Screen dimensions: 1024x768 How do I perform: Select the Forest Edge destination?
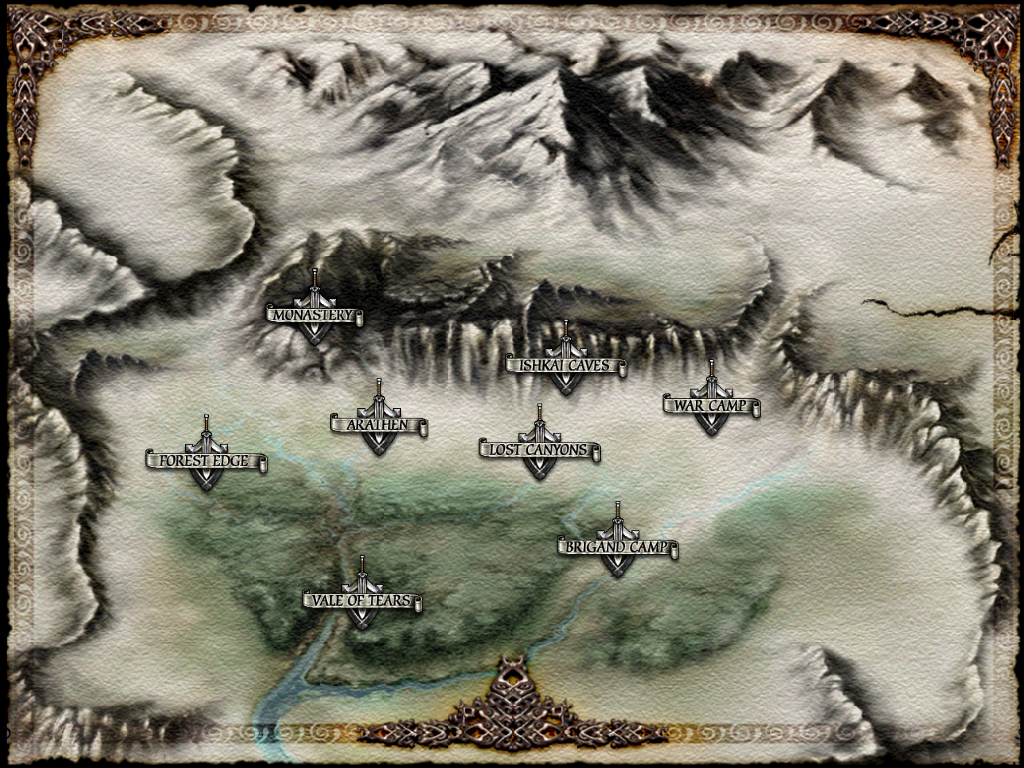(206, 462)
